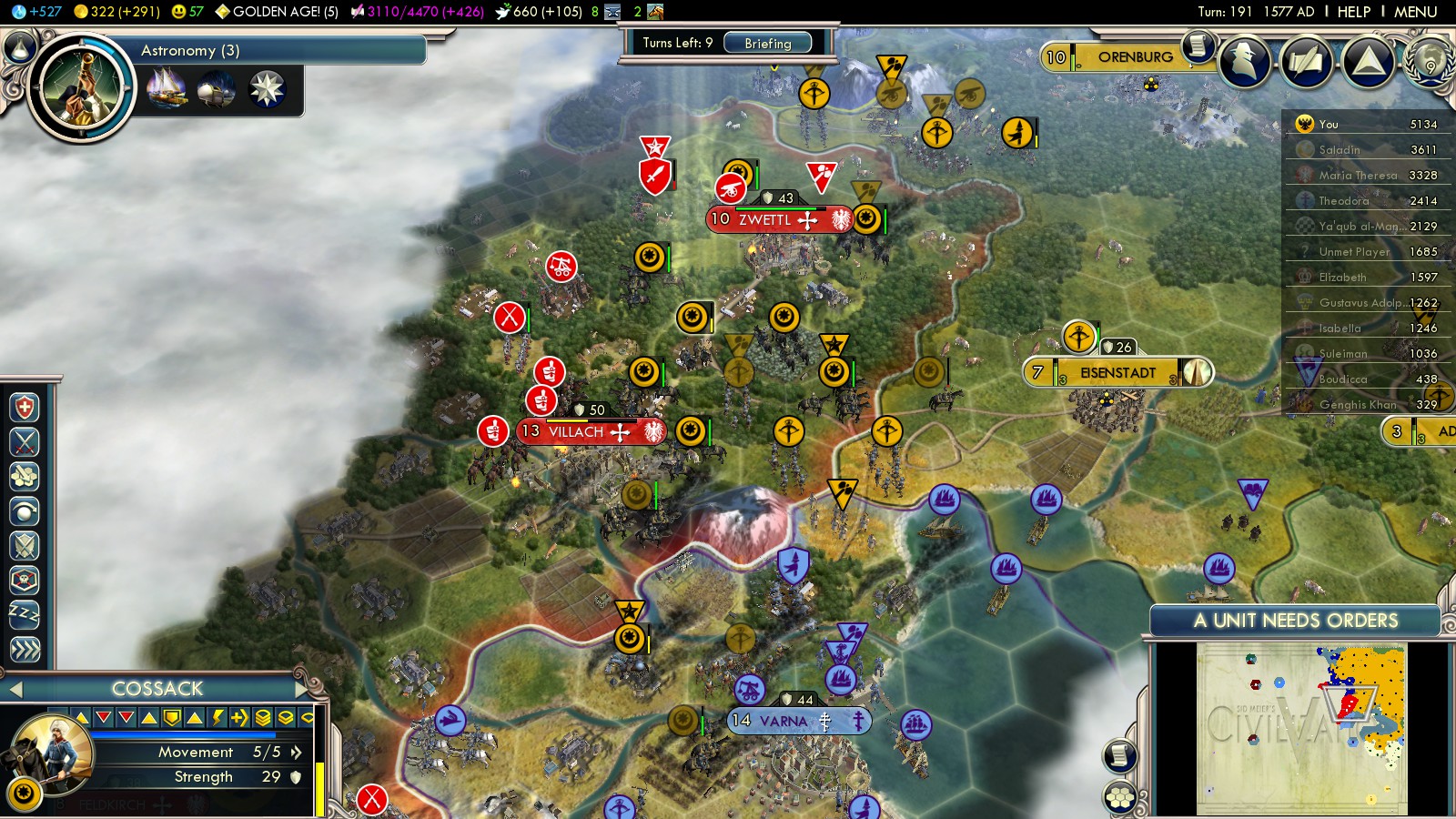The width and height of the screenshot is (1456, 819).
Task: Open the espionage spy overview
Action: point(1244,62)
